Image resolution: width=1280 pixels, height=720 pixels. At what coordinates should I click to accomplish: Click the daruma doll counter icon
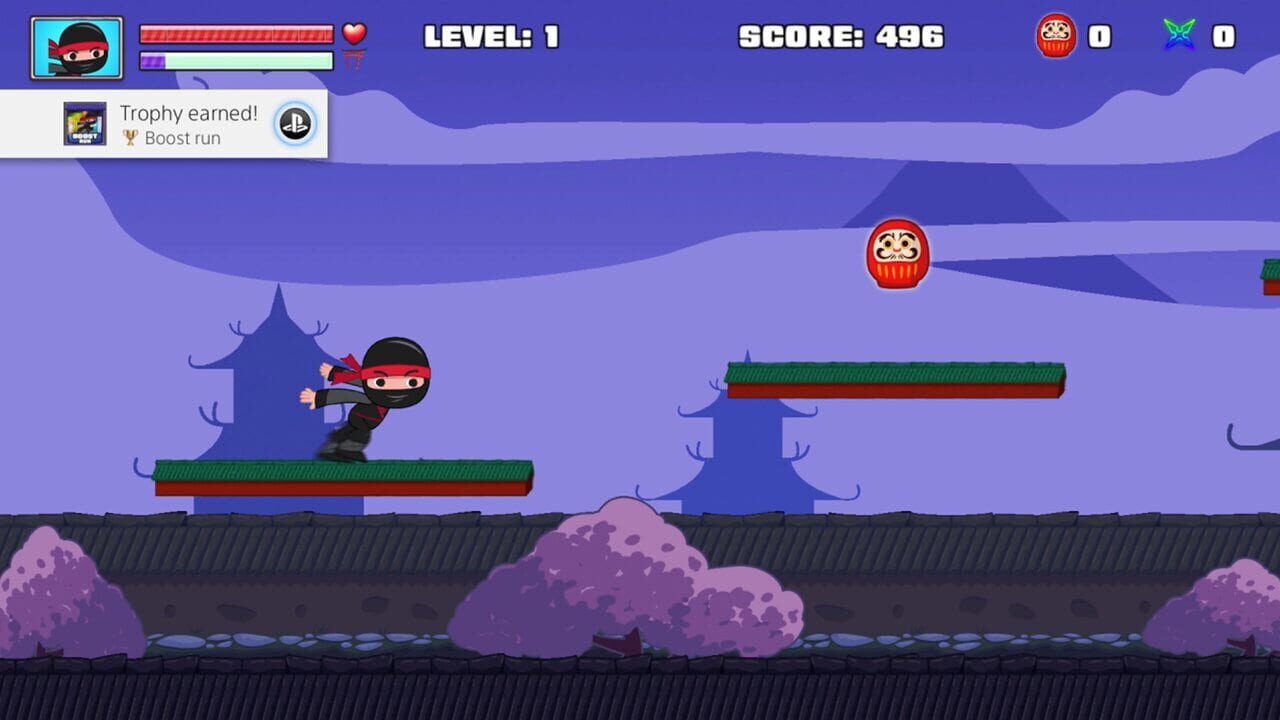pyautogui.click(x=1056, y=38)
